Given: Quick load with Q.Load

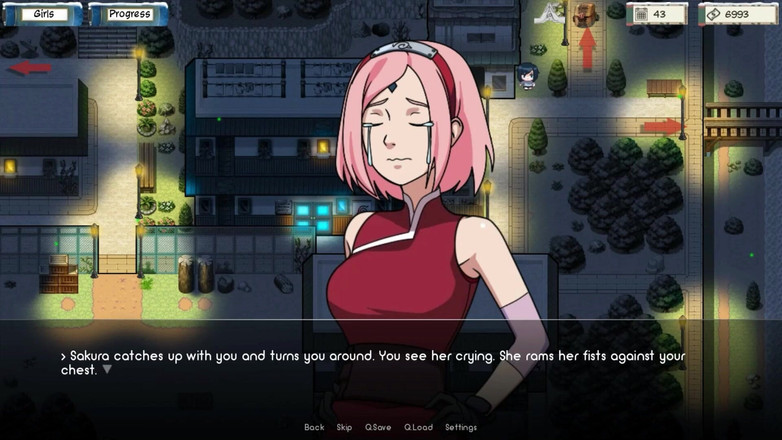Looking at the screenshot, I should (418, 428).
